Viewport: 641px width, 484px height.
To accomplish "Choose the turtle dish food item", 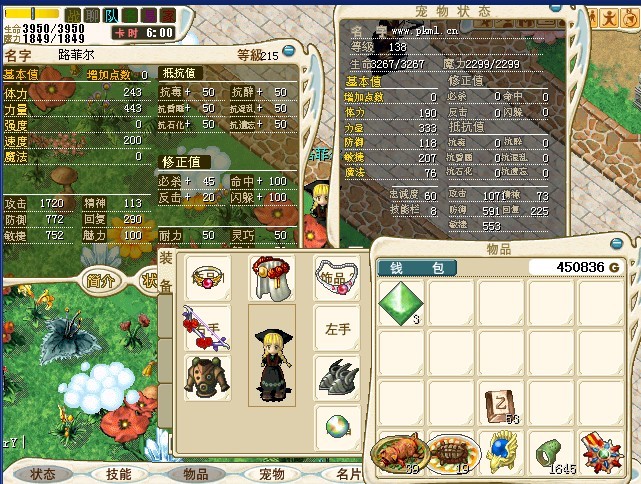I will (449, 452).
